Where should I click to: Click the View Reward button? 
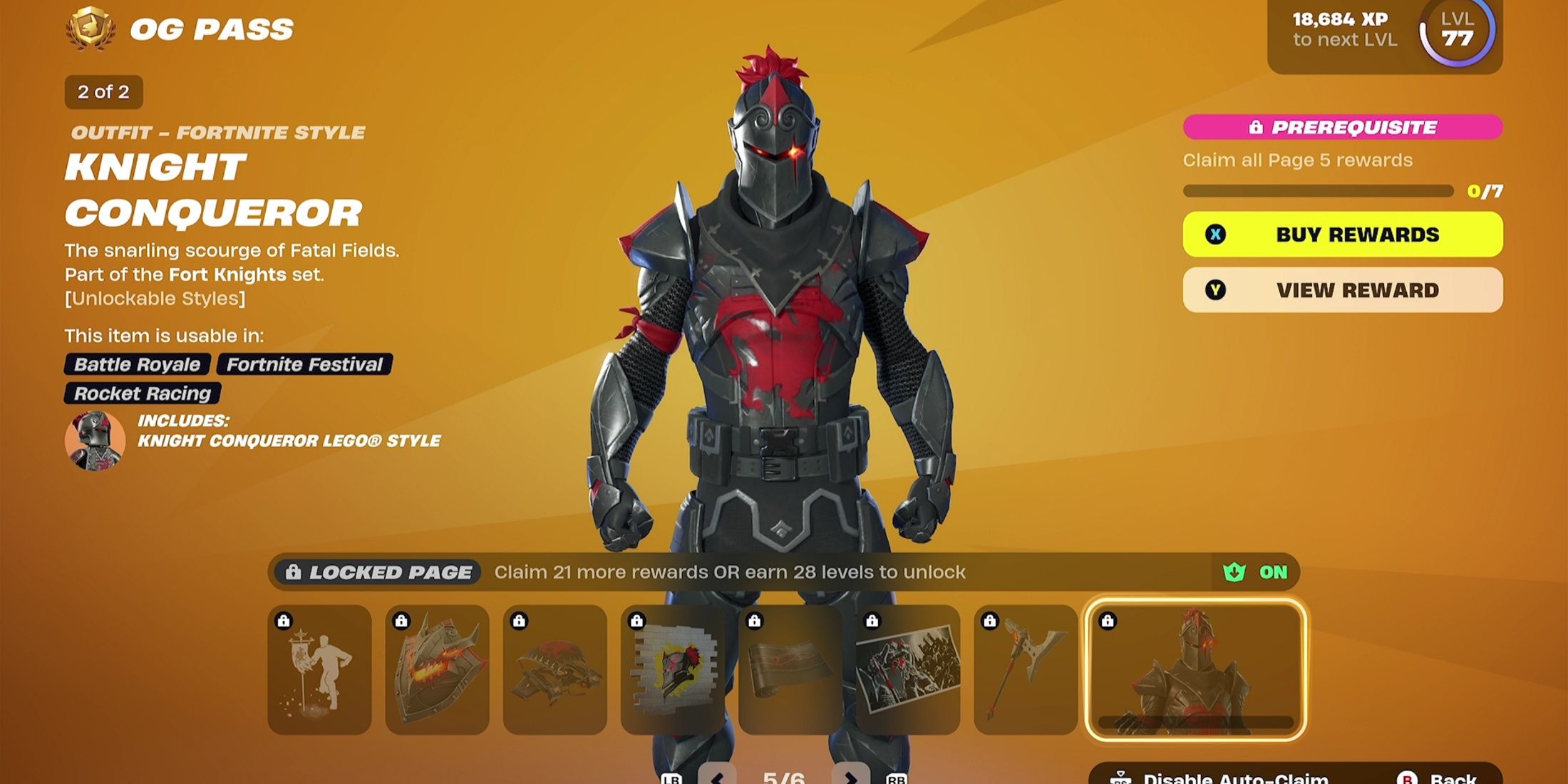[x=1340, y=290]
